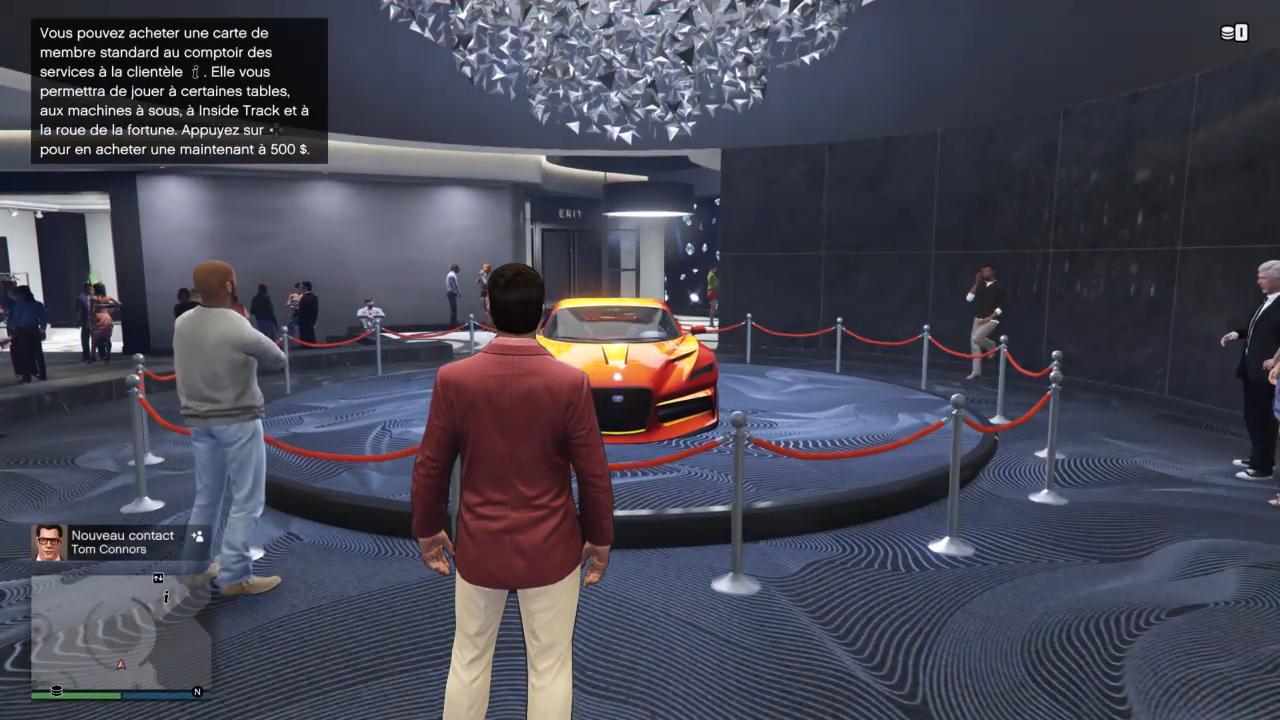Click the north indicator on the minimap
The height and width of the screenshot is (720, 1280).
(197, 692)
